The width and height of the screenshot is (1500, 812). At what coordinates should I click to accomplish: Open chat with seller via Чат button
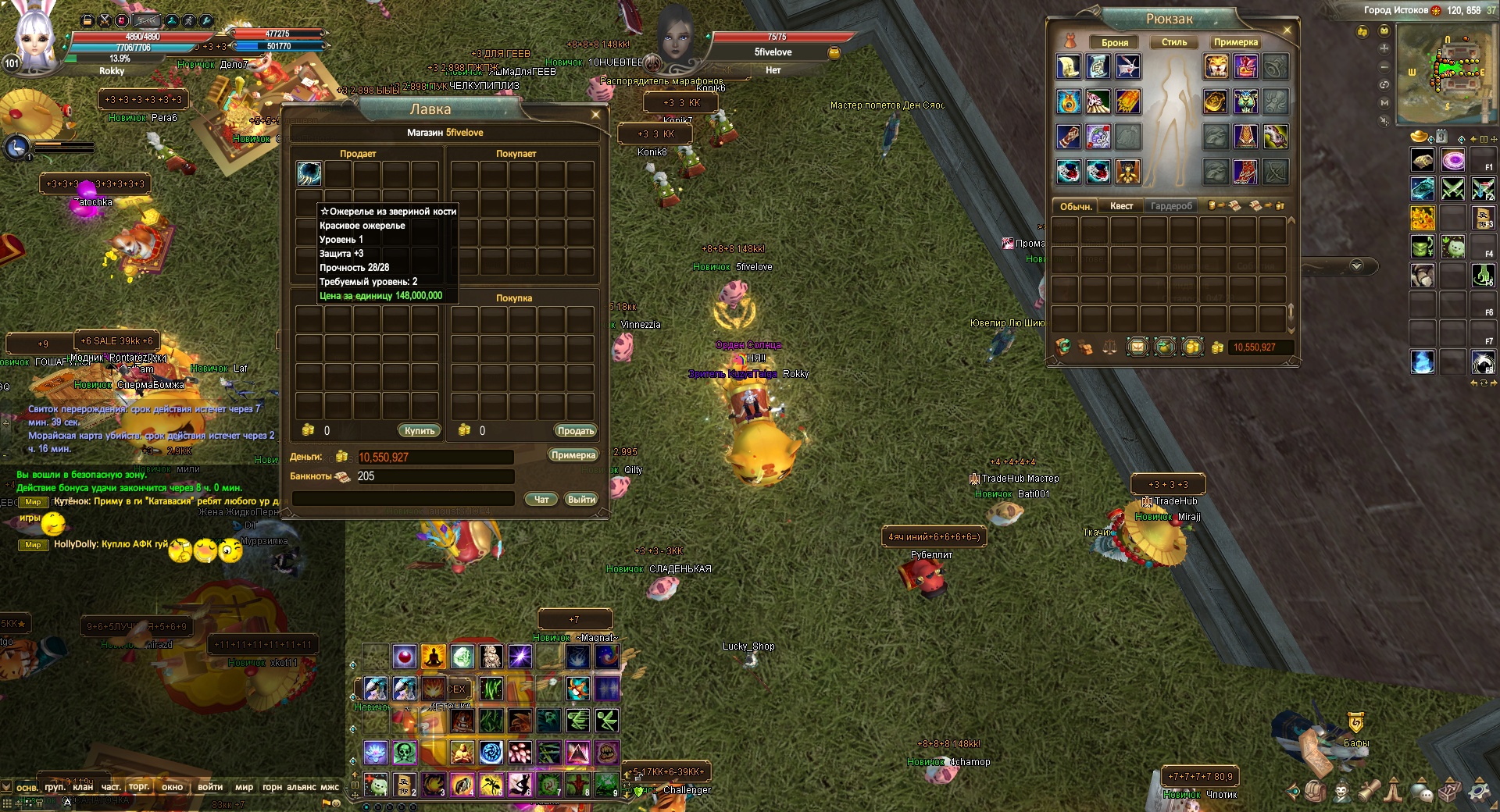pyautogui.click(x=541, y=500)
